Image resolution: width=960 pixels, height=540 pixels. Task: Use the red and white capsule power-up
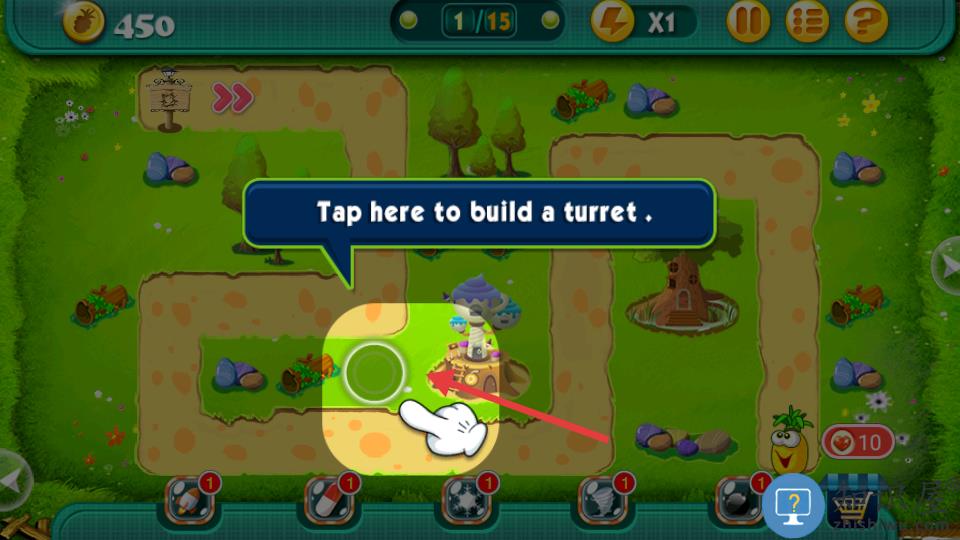click(327, 503)
